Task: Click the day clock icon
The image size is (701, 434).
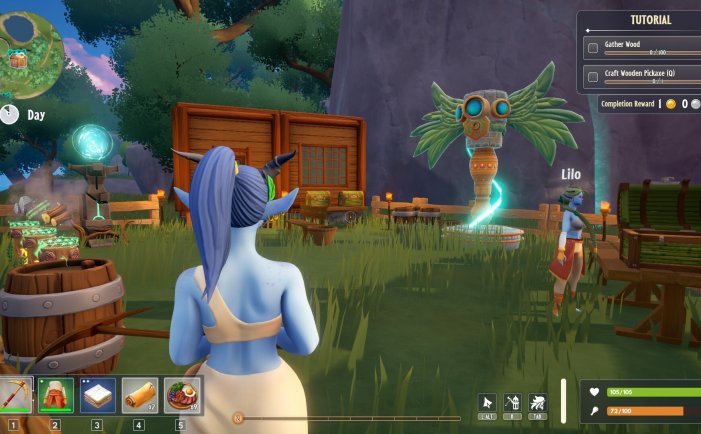Action: 10,114
